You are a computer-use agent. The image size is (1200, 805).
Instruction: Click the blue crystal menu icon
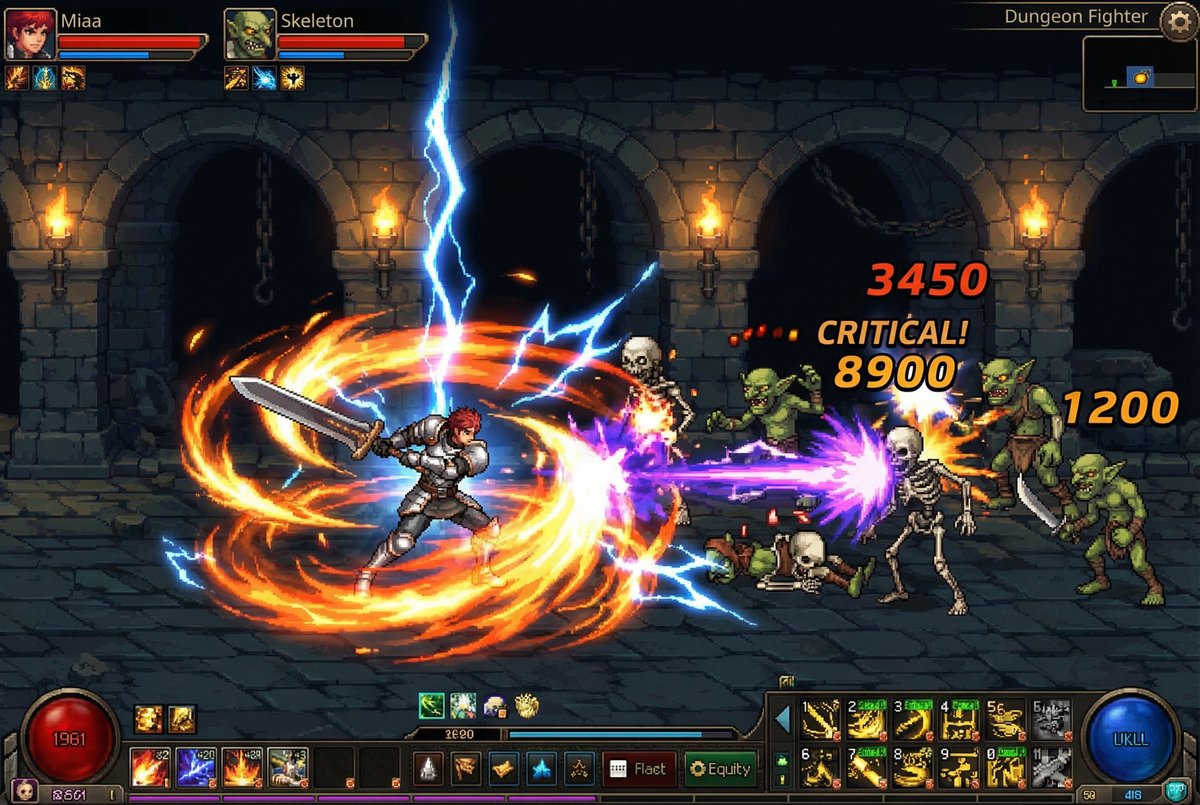541,769
